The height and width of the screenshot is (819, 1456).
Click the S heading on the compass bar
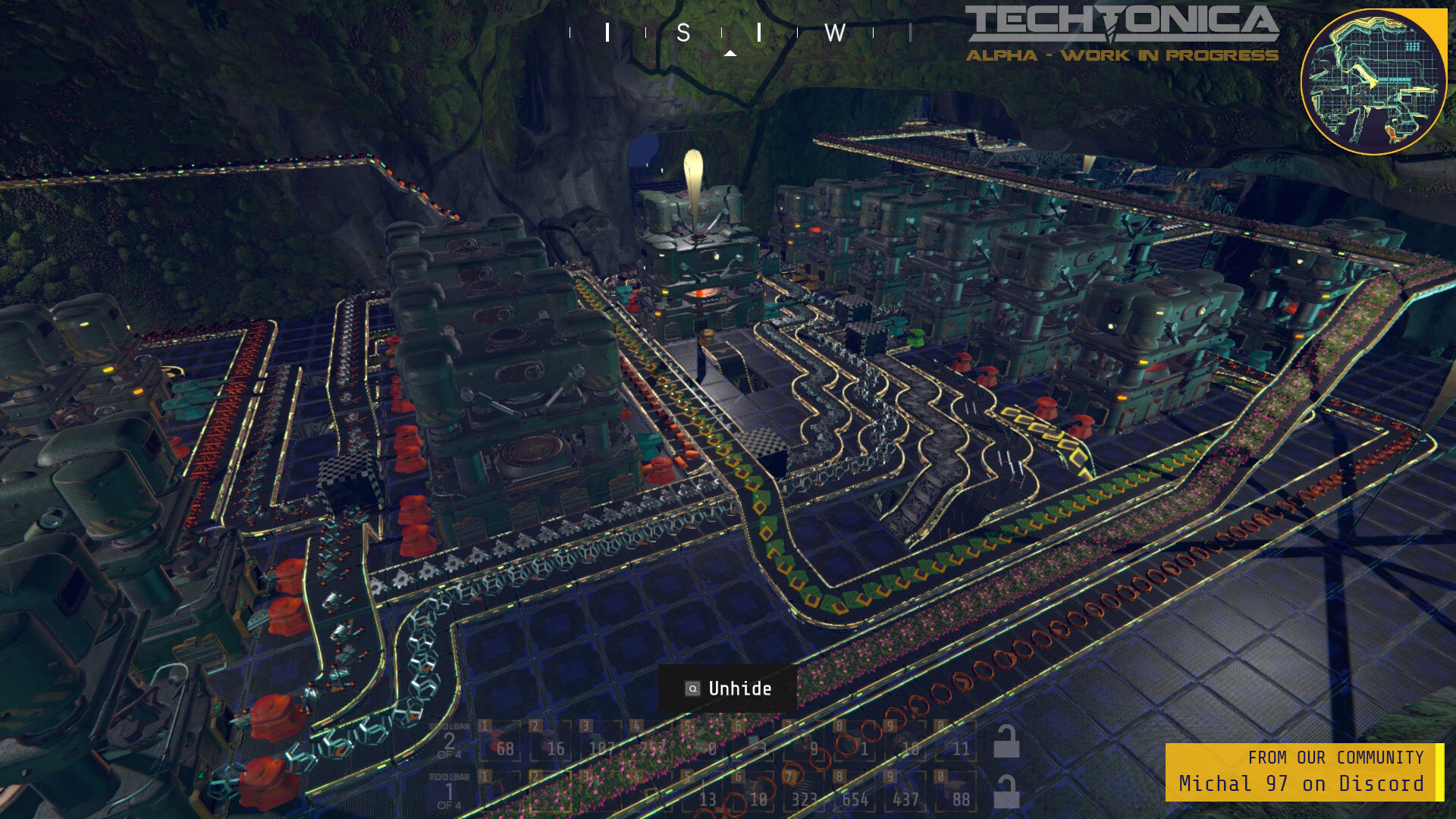pos(683,33)
